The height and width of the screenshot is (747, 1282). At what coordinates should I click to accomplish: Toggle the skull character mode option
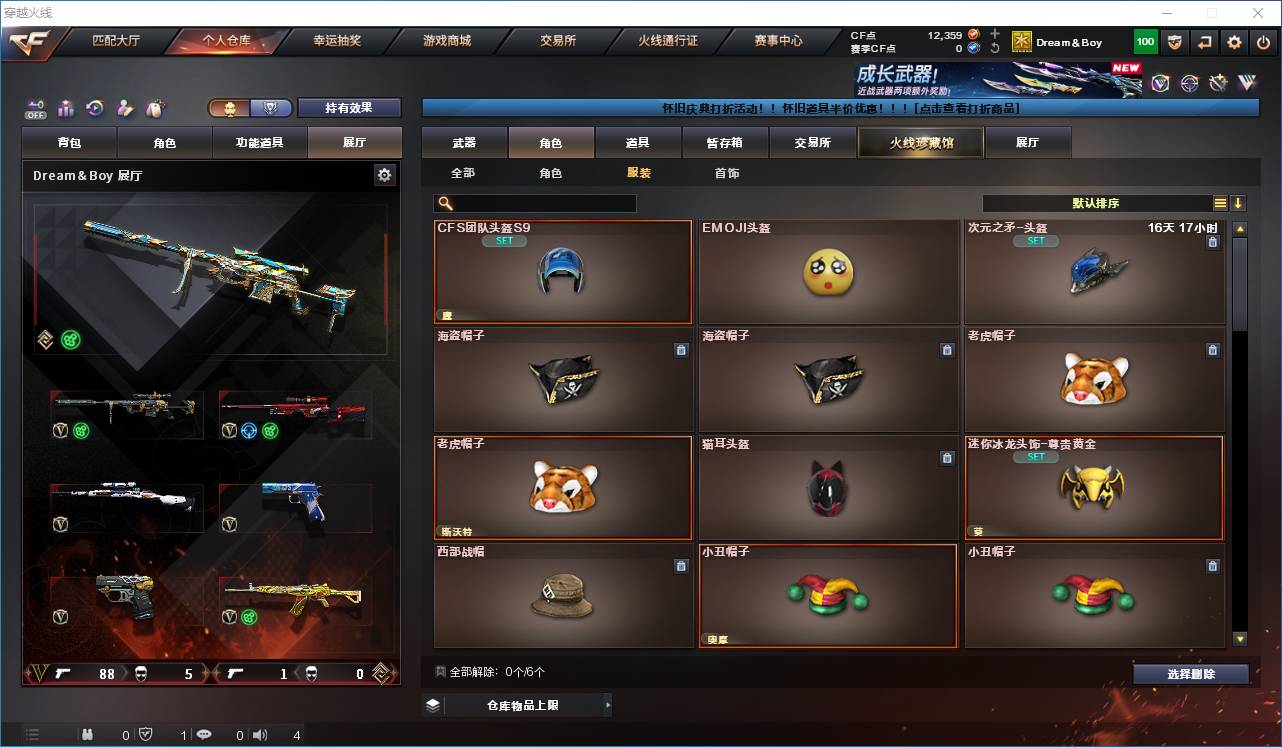point(230,107)
